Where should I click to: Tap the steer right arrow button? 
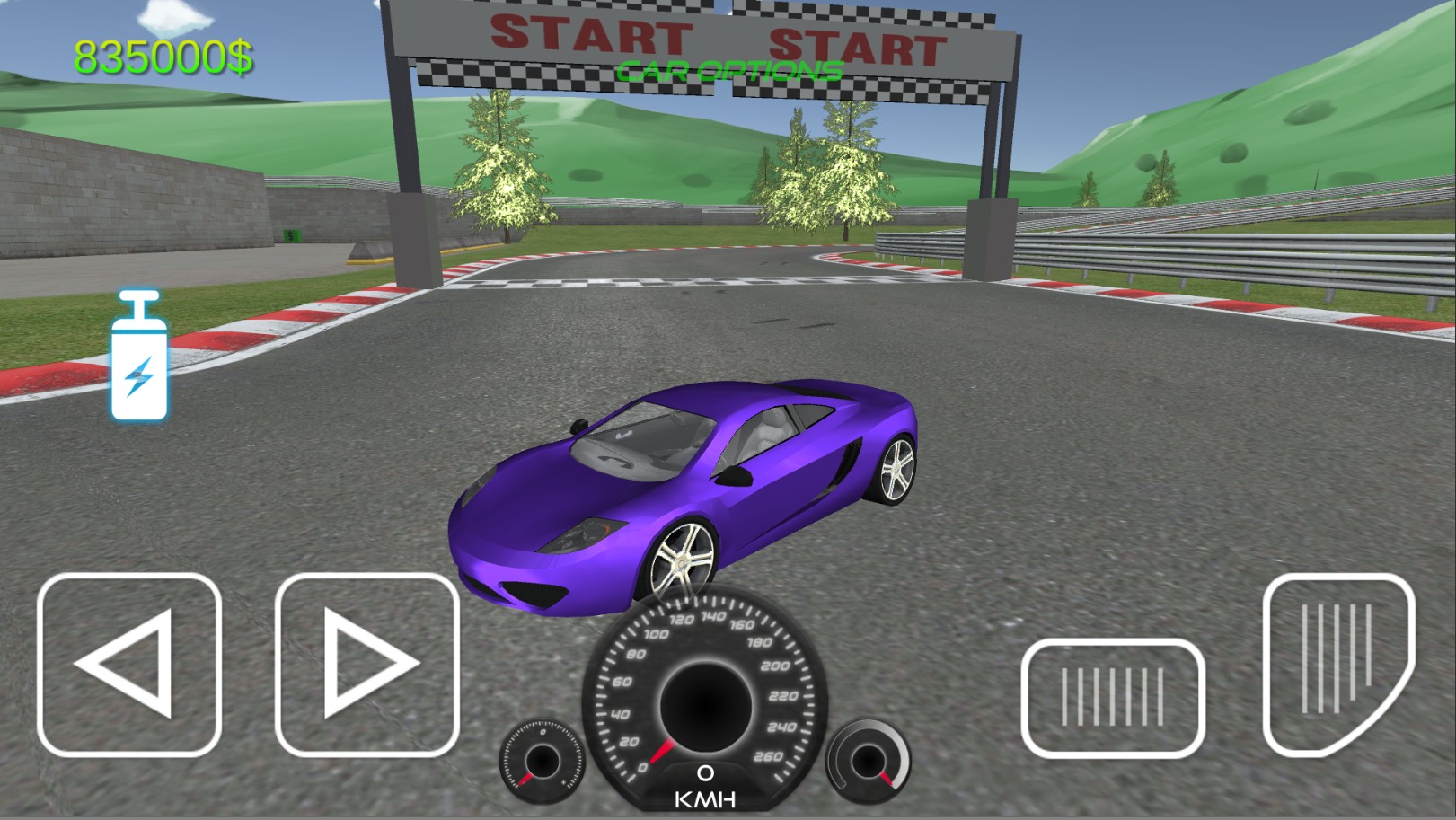click(366, 665)
